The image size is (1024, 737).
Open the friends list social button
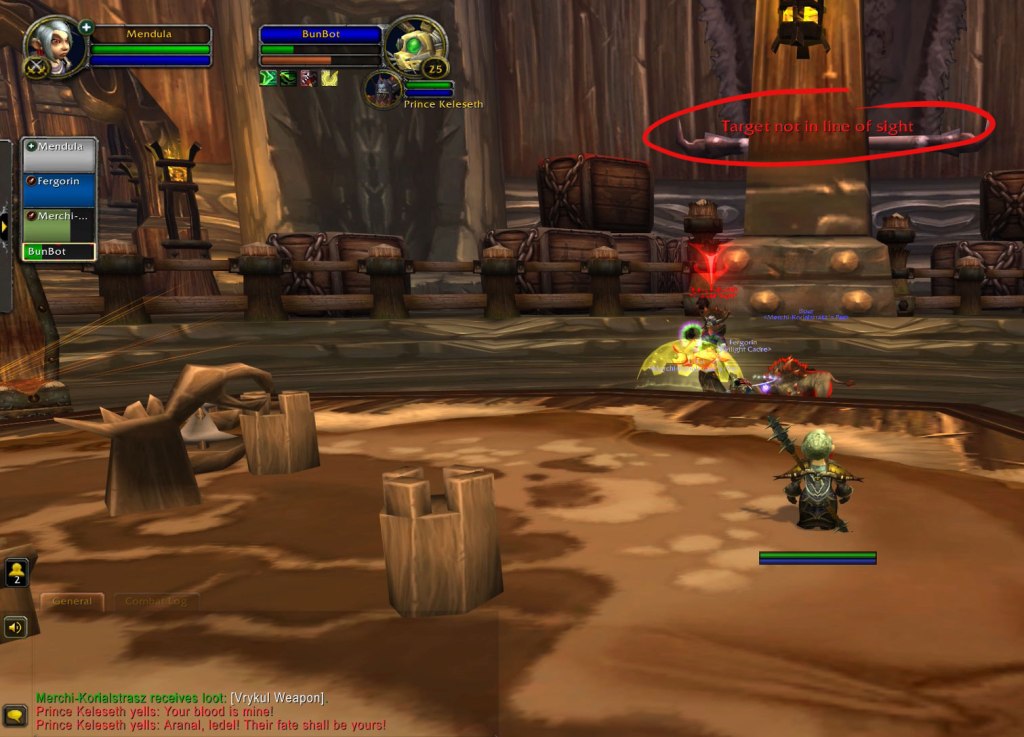pyautogui.click(x=16, y=572)
